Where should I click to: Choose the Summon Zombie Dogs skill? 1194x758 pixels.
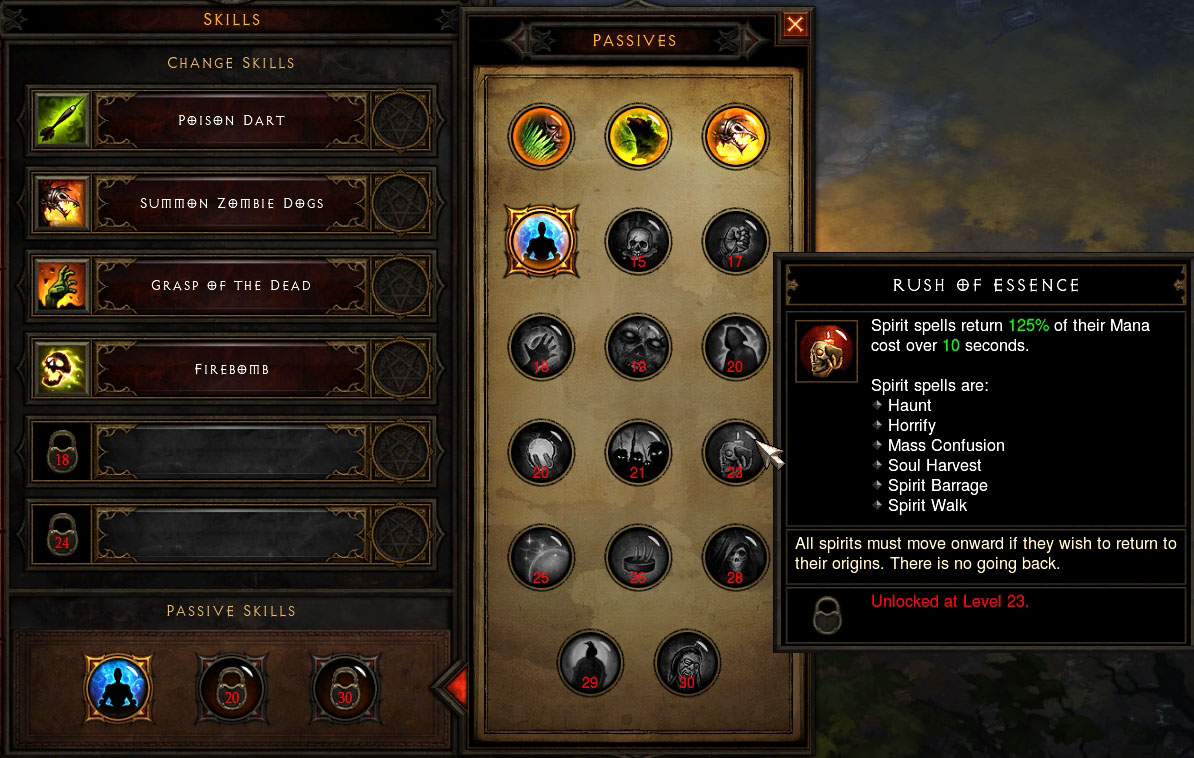tap(232, 203)
